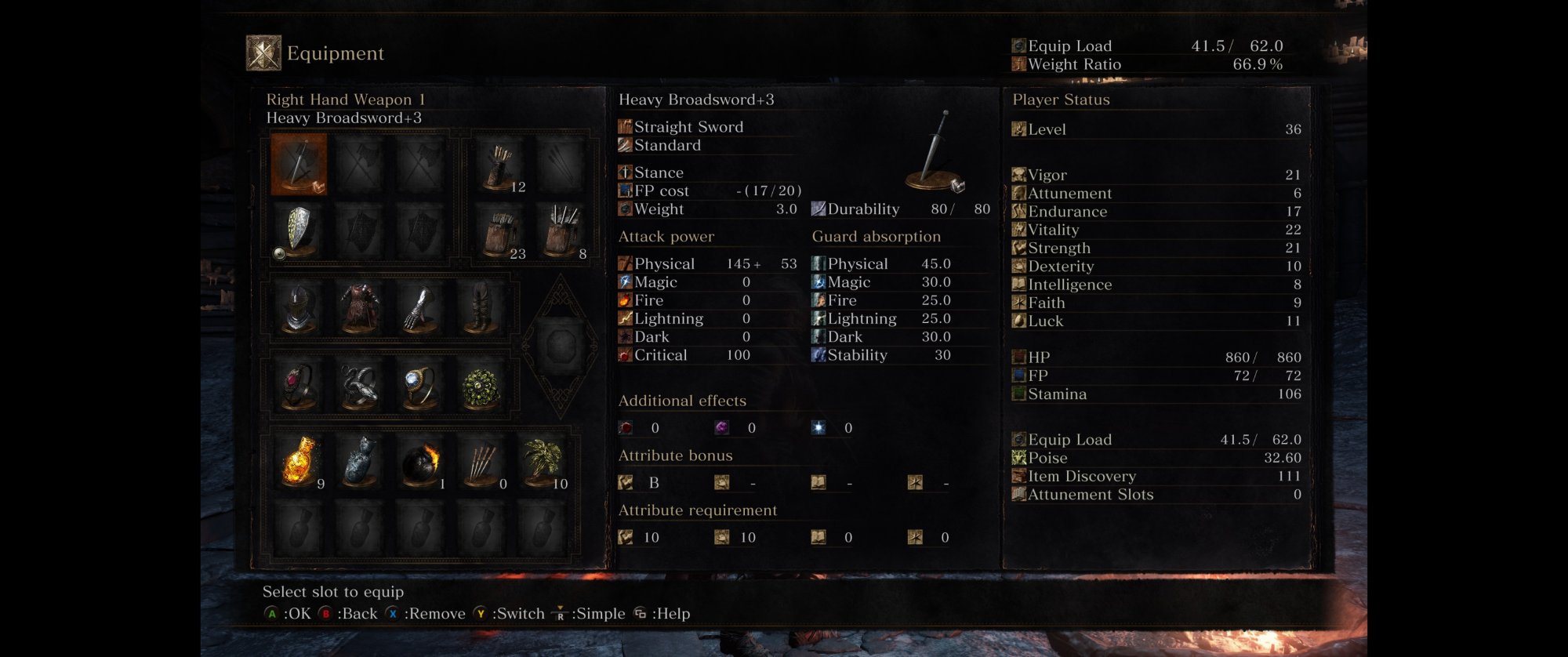Choose the silver serpent ring slot
The image size is (1568, 657).
[360, 386]
